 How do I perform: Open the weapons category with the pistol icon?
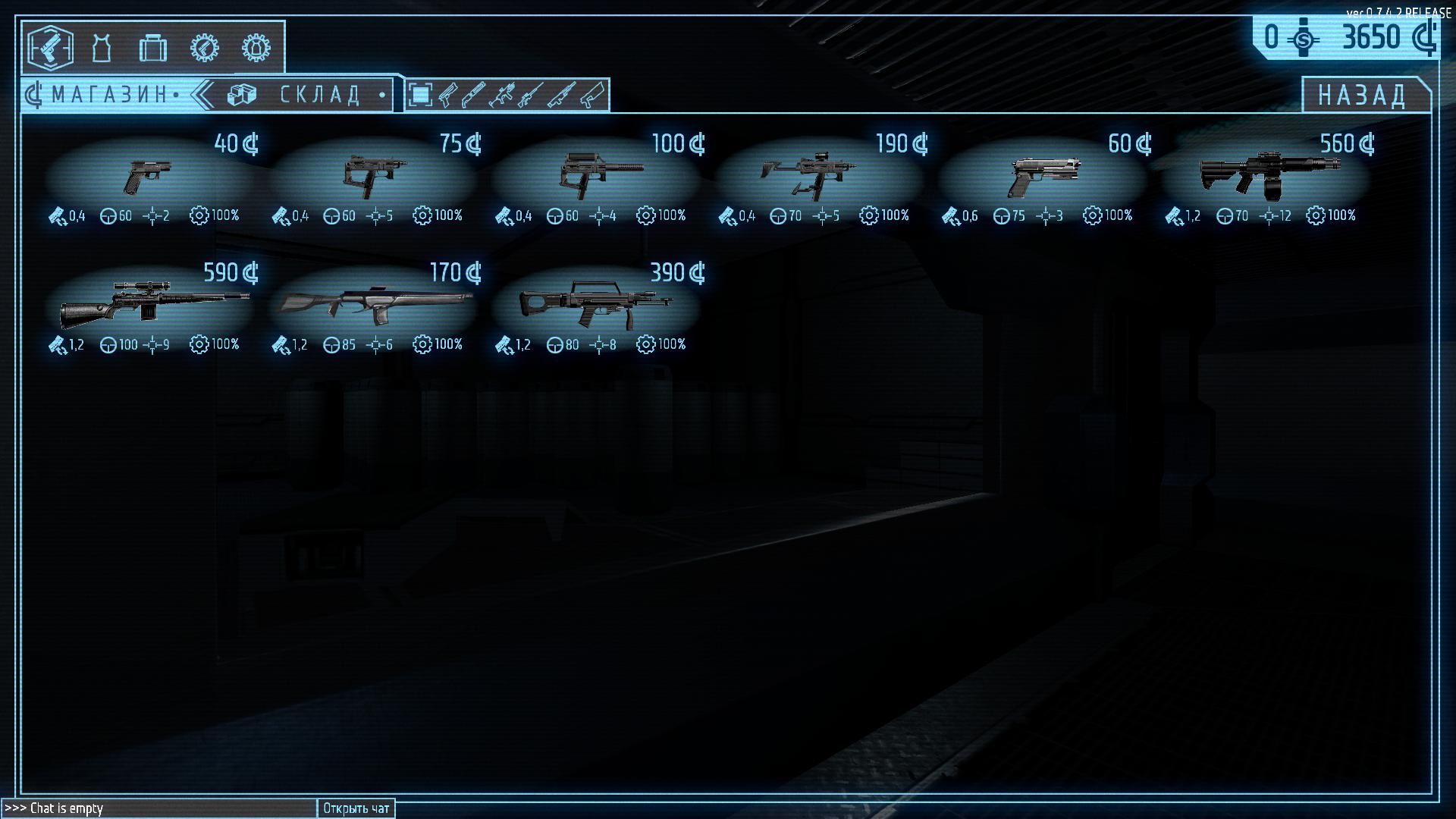pyautogui.click(x=50, y=48)
